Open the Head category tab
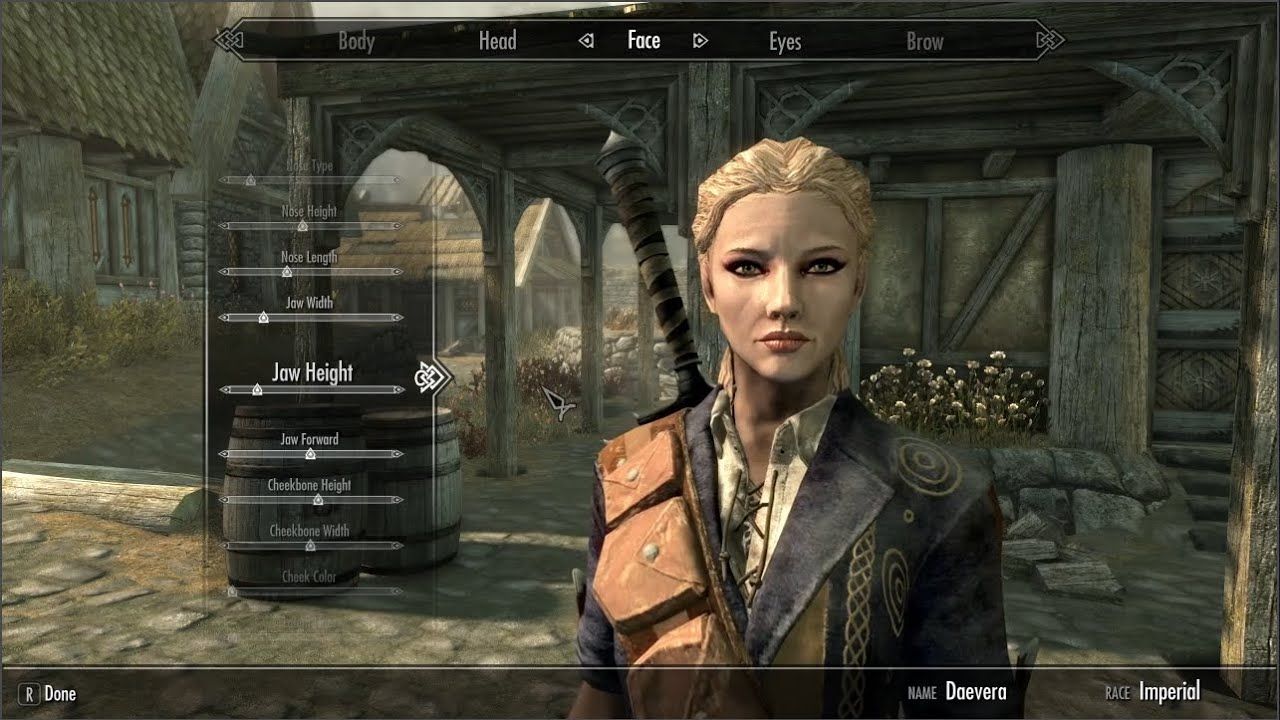Screen dimensions: 1280x720 pyautogui.click(x=497, y=41)
